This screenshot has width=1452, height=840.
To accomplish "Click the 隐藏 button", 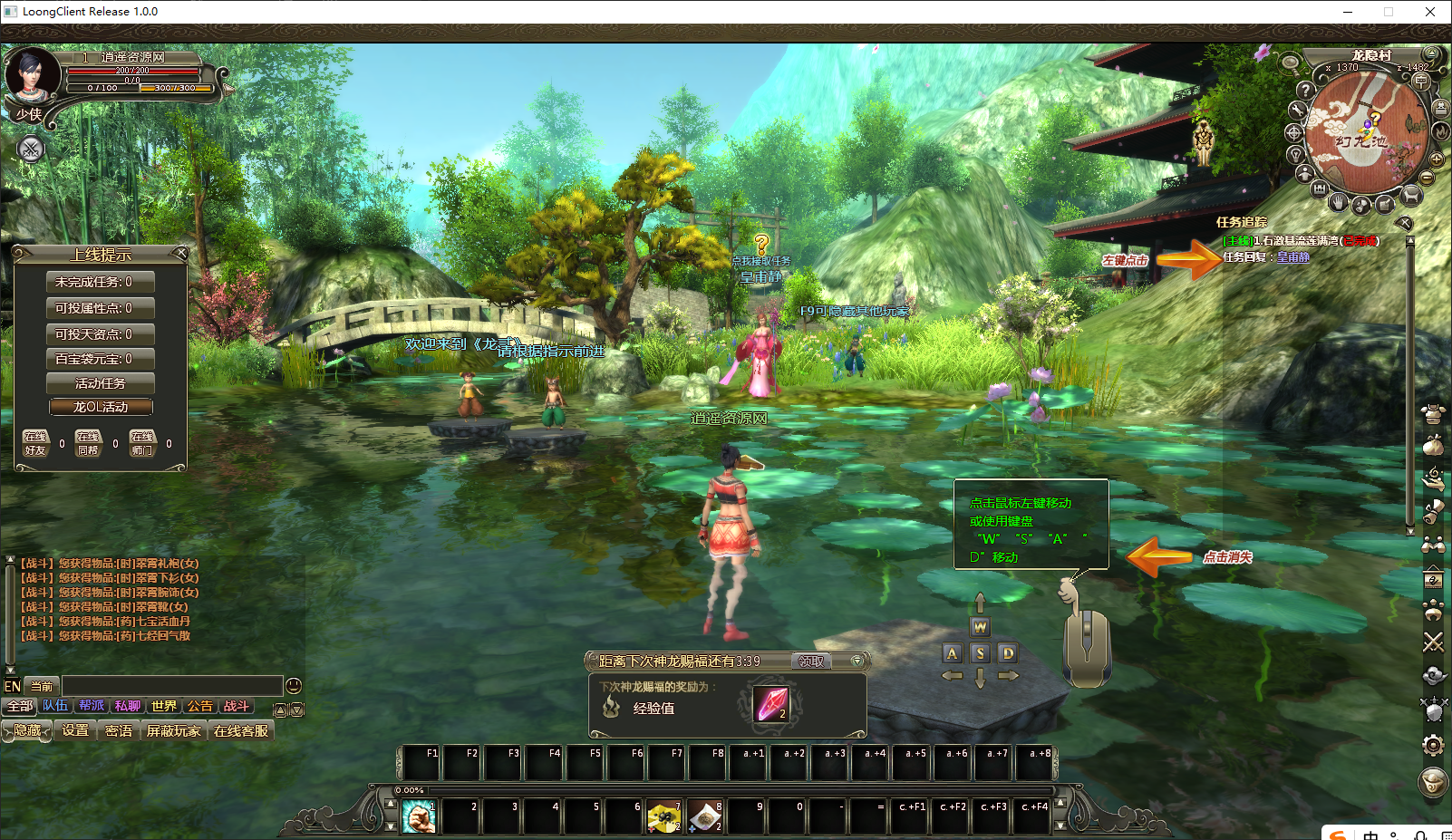I will click(x=27, y=730).
